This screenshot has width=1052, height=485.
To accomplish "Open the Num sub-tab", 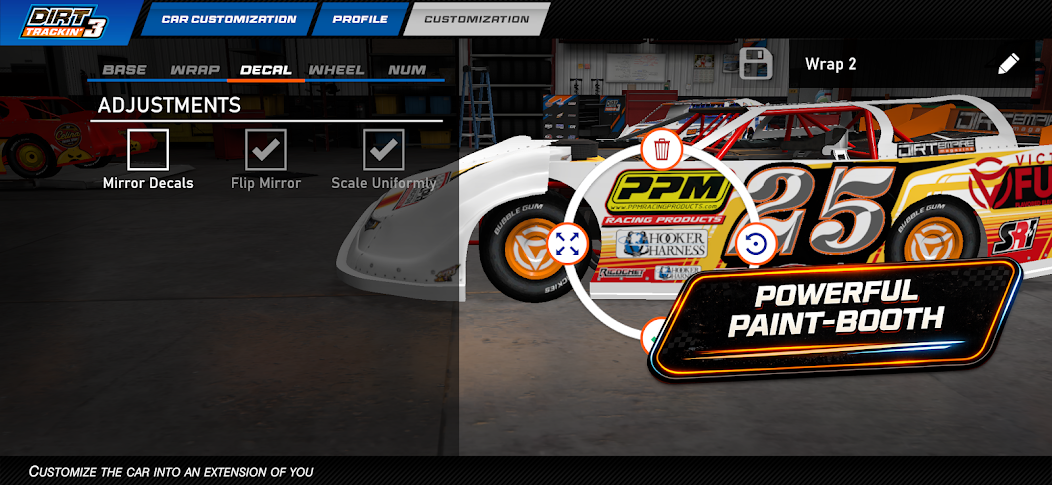I will 407,70.
